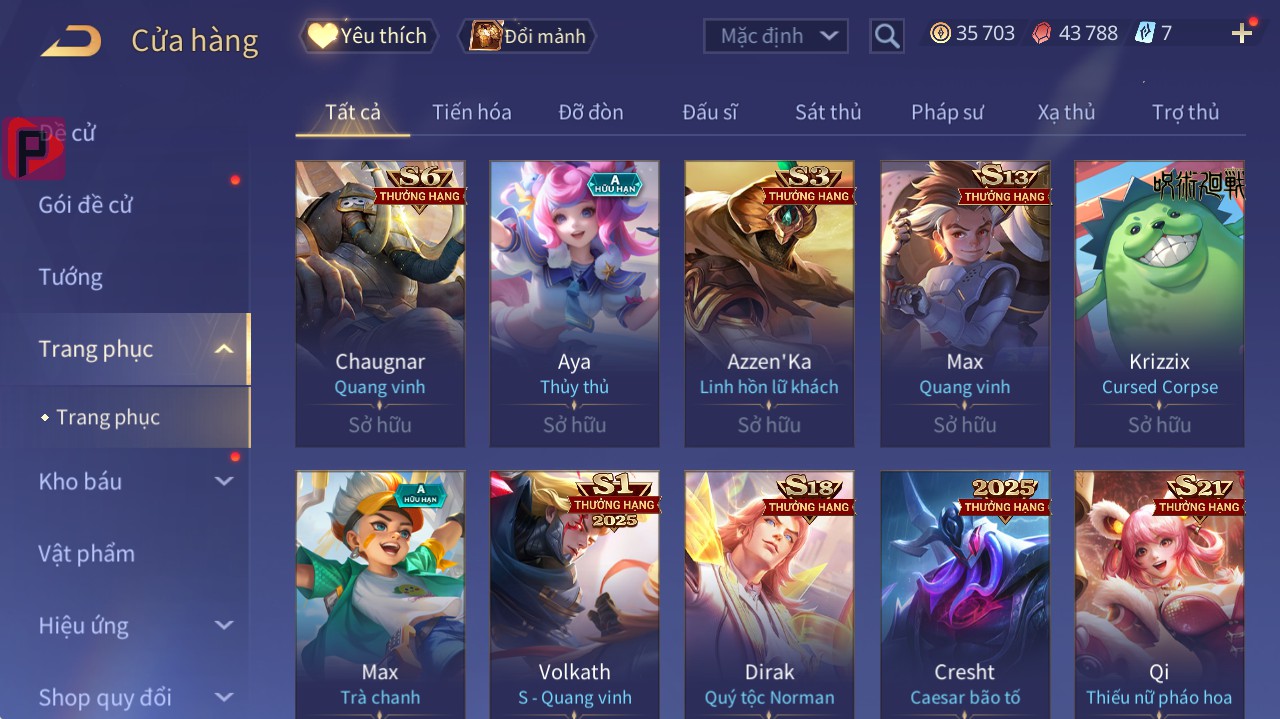Show the Đấu sĩ skins tab
Screen dimensions: 1280x719
point(710,112)
